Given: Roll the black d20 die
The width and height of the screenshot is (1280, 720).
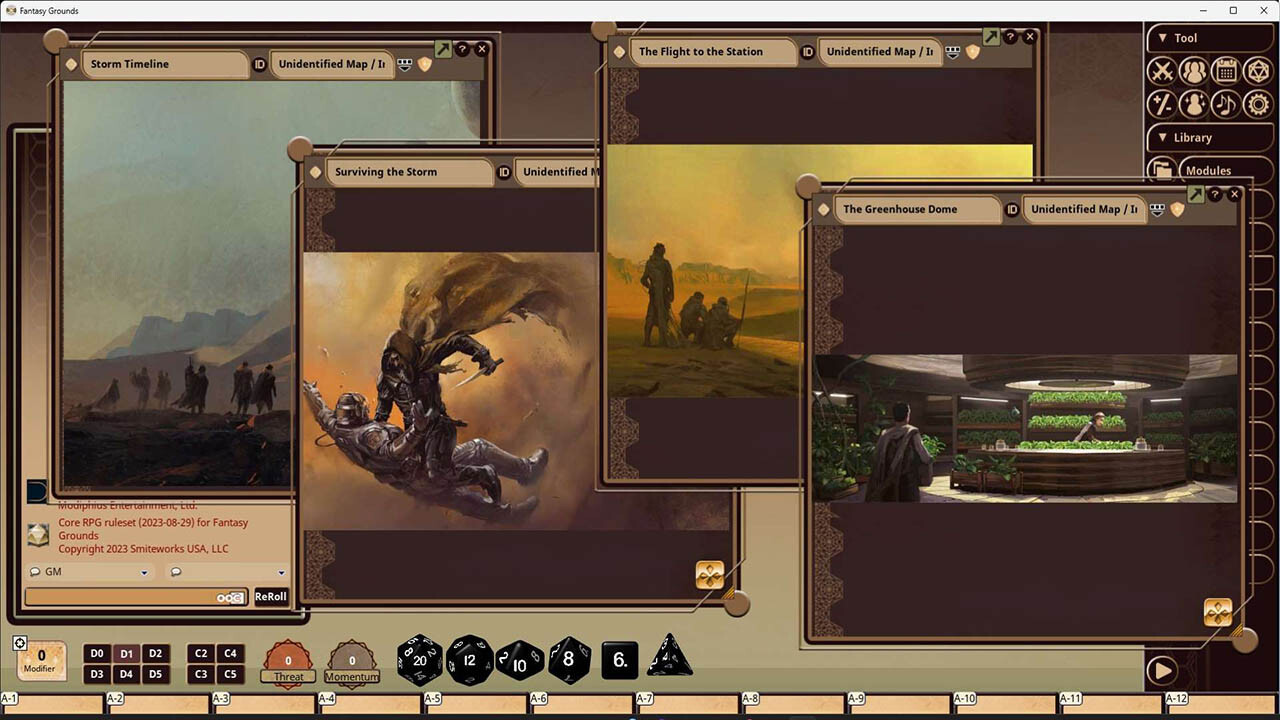Looking at the screenshot, I should [419, 660].
